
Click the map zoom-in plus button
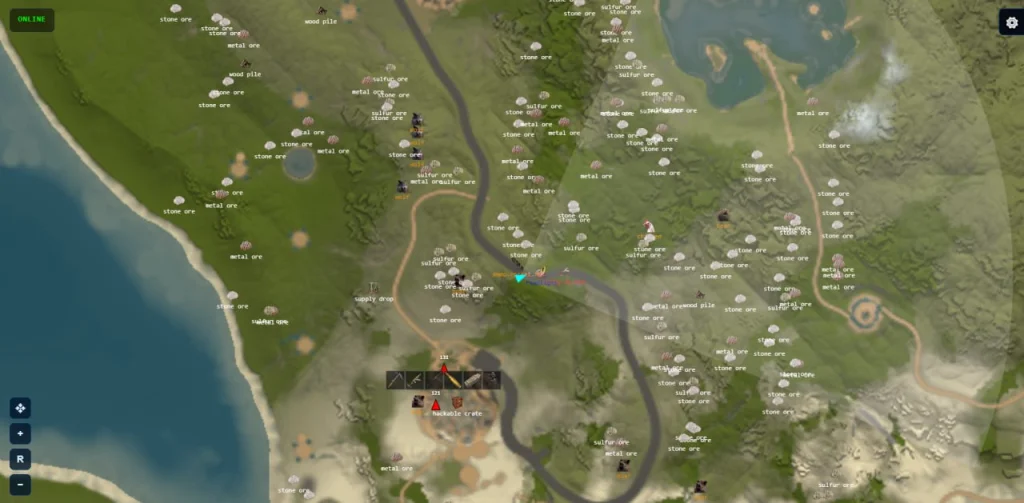pyautogui.click(x=20, y=433)
